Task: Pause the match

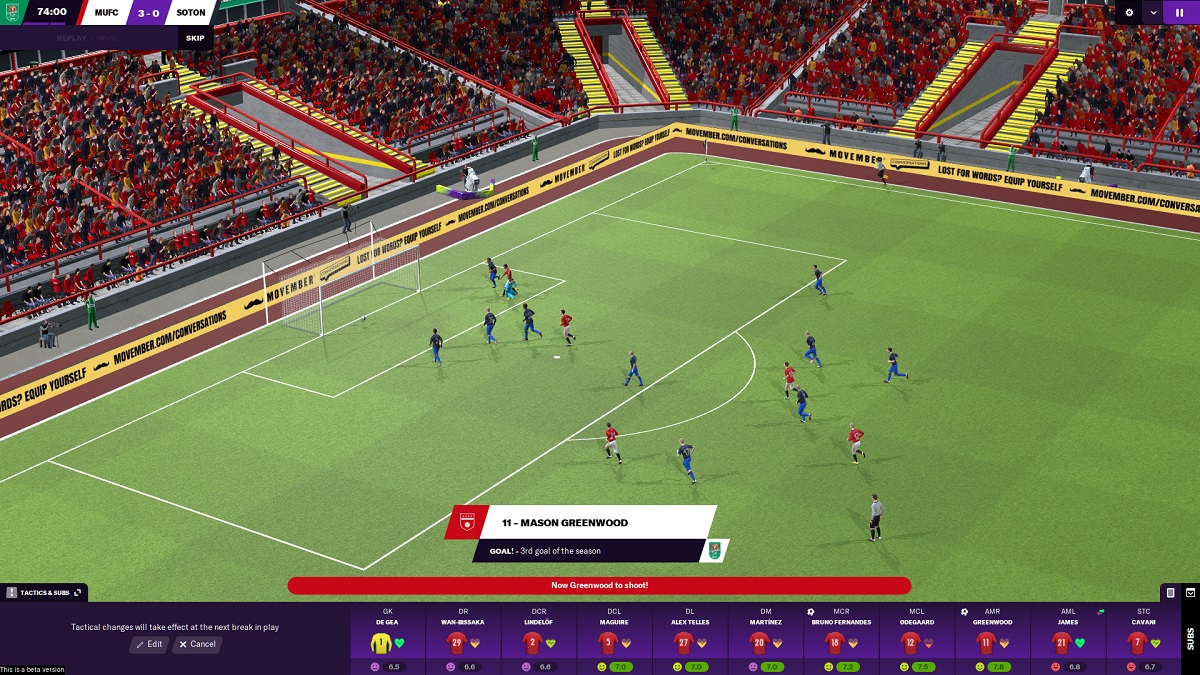Action: coord(1181,13)
